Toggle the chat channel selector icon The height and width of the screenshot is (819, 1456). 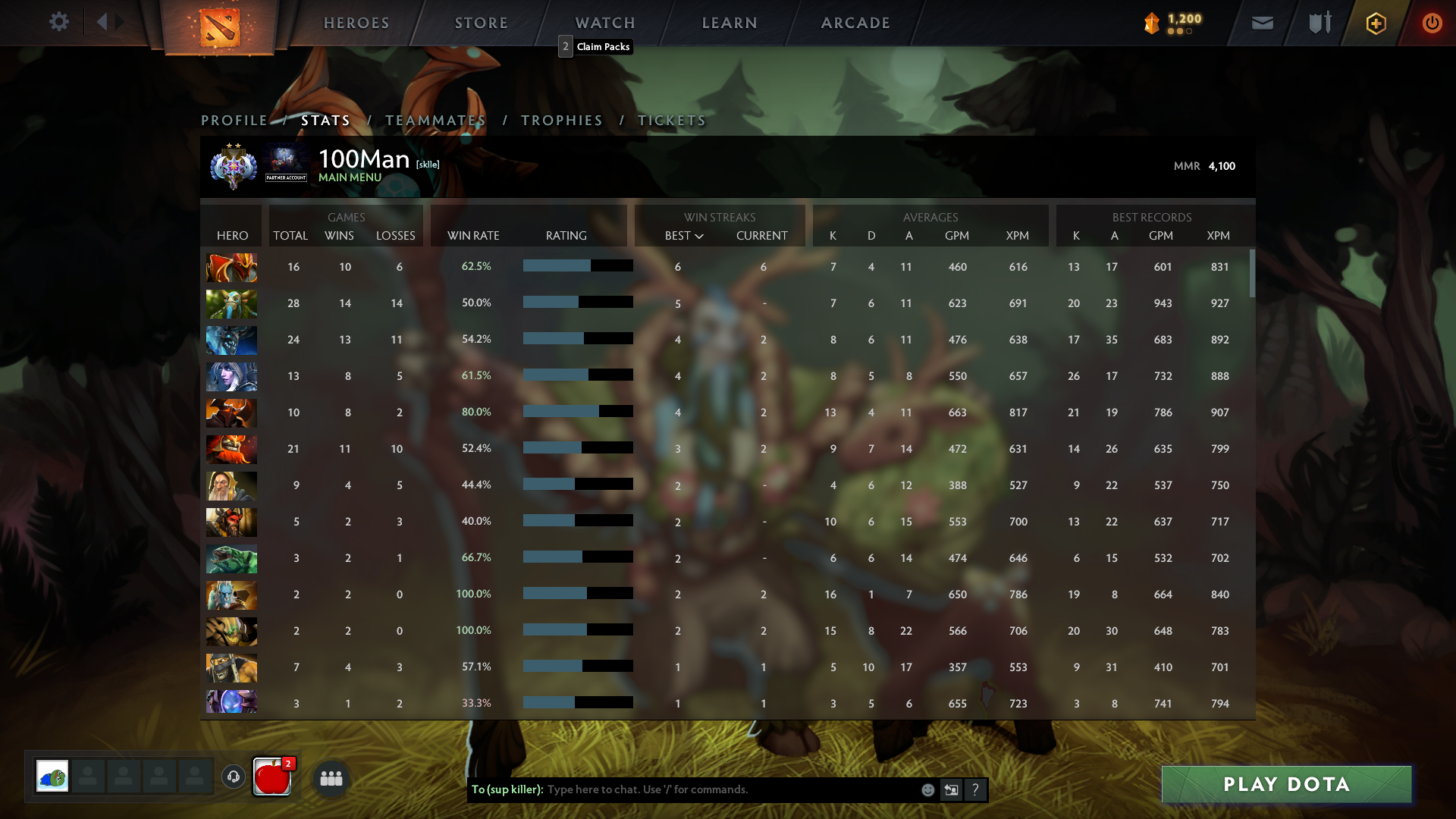click(x=951, y=789)
